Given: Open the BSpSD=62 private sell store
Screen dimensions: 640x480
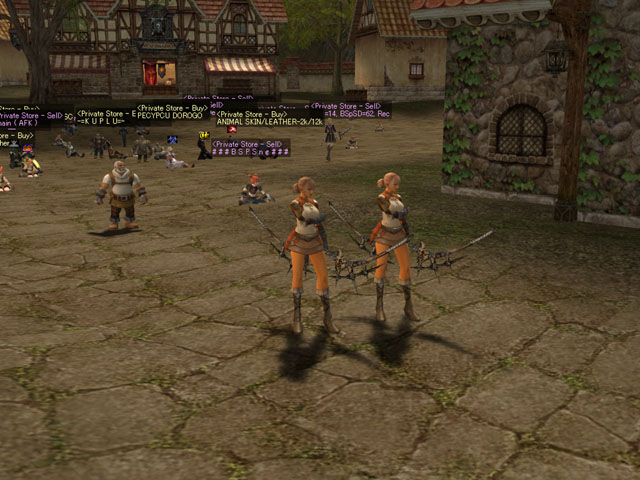Looking at the screenshot, I should [x=350, y=115].
